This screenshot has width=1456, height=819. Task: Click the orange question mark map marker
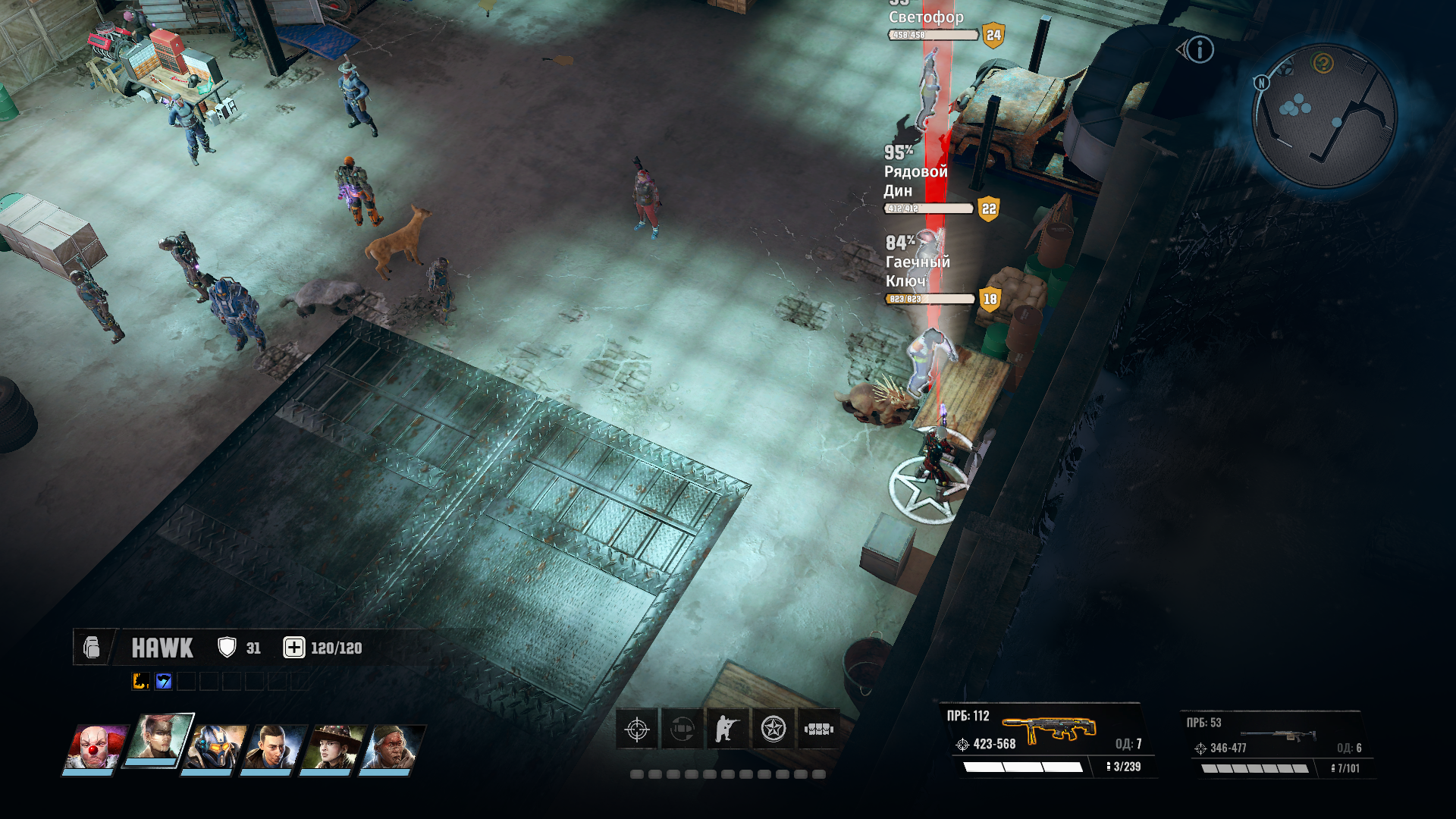click(1323, 64)
